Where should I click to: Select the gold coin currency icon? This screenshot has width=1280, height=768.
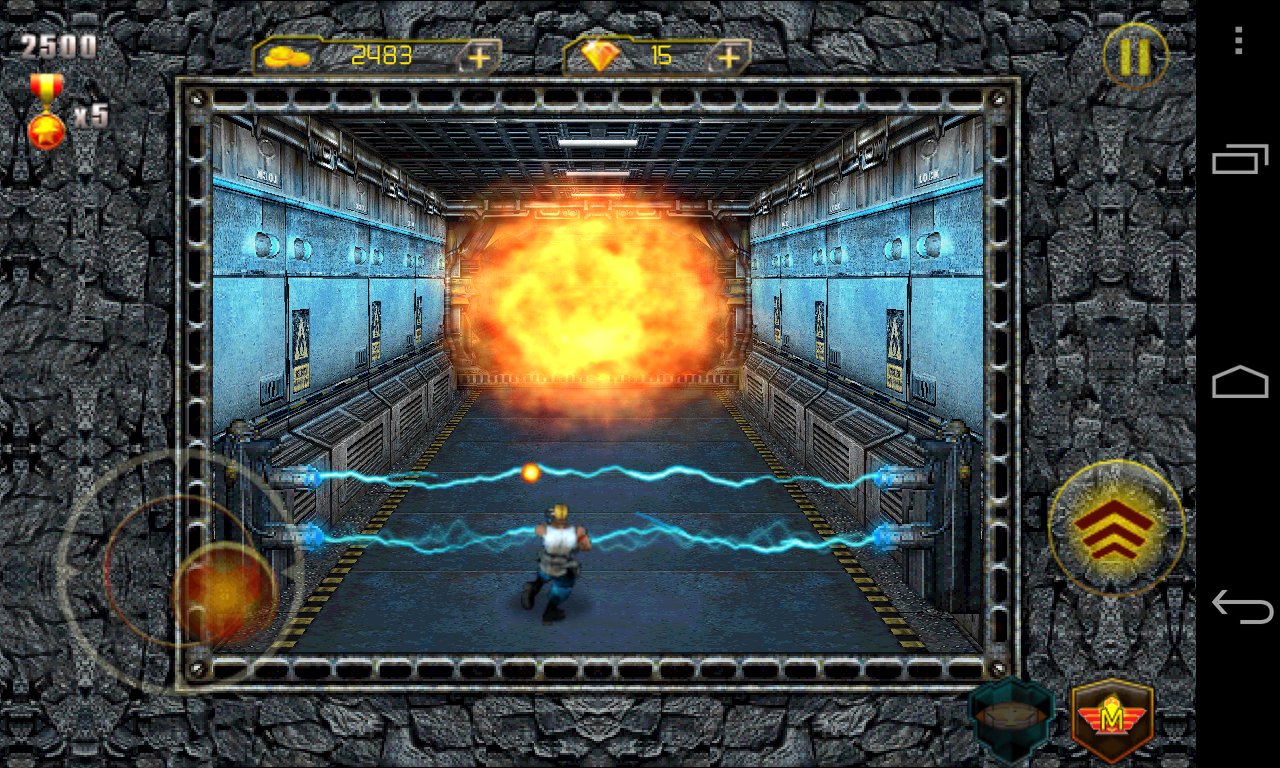click(289, 56)
